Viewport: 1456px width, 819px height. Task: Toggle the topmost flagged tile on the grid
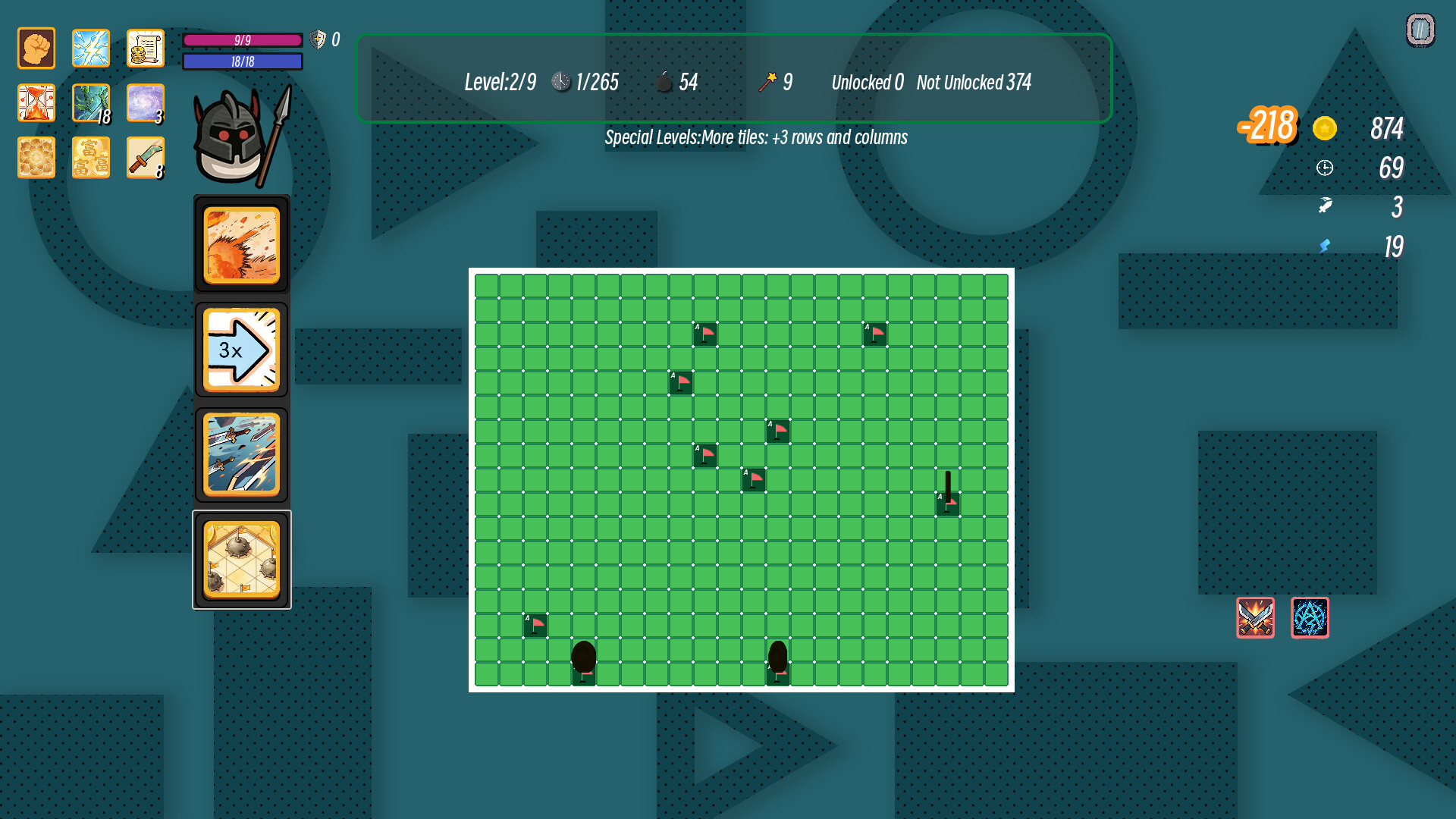(x=704, y=334)
